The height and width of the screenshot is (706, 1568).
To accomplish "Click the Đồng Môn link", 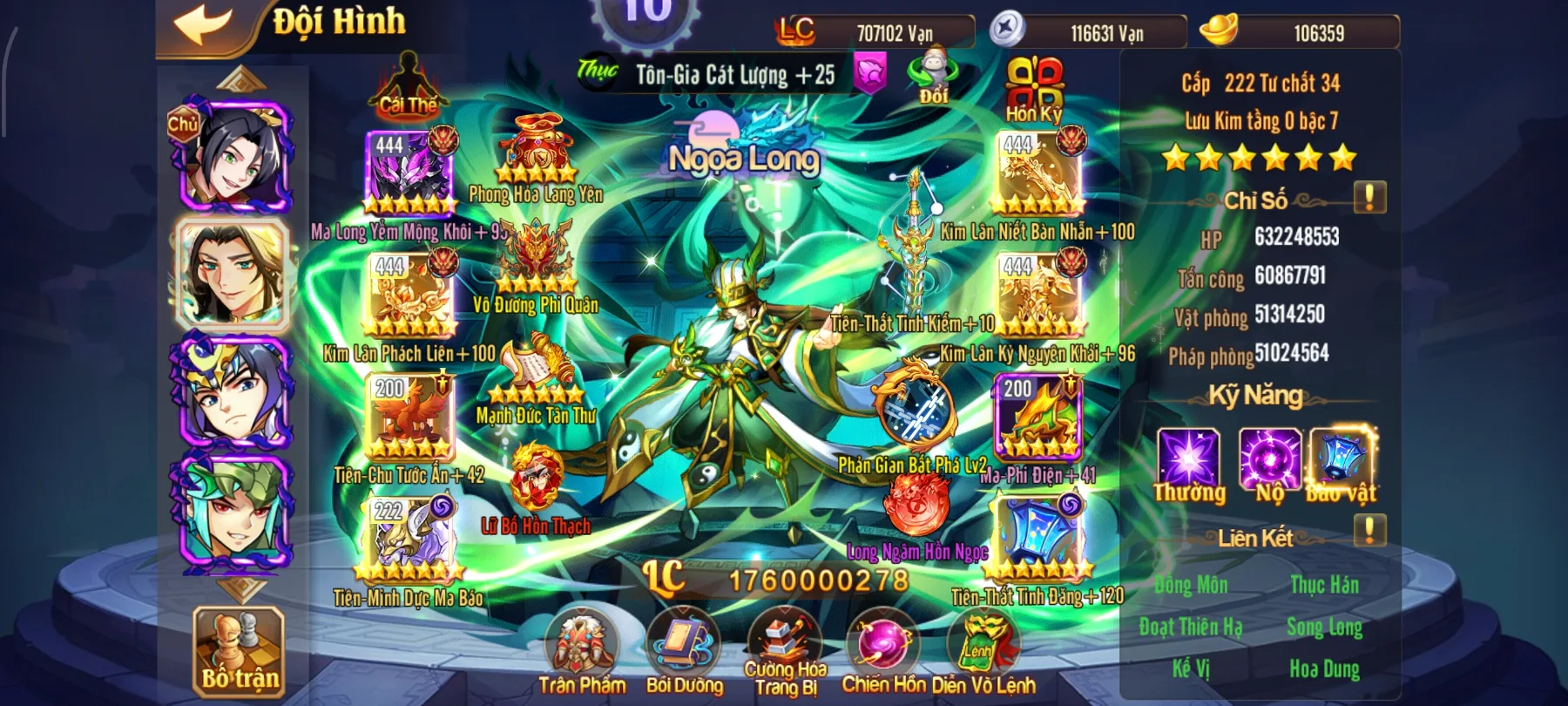I will tap(1192, 585).
